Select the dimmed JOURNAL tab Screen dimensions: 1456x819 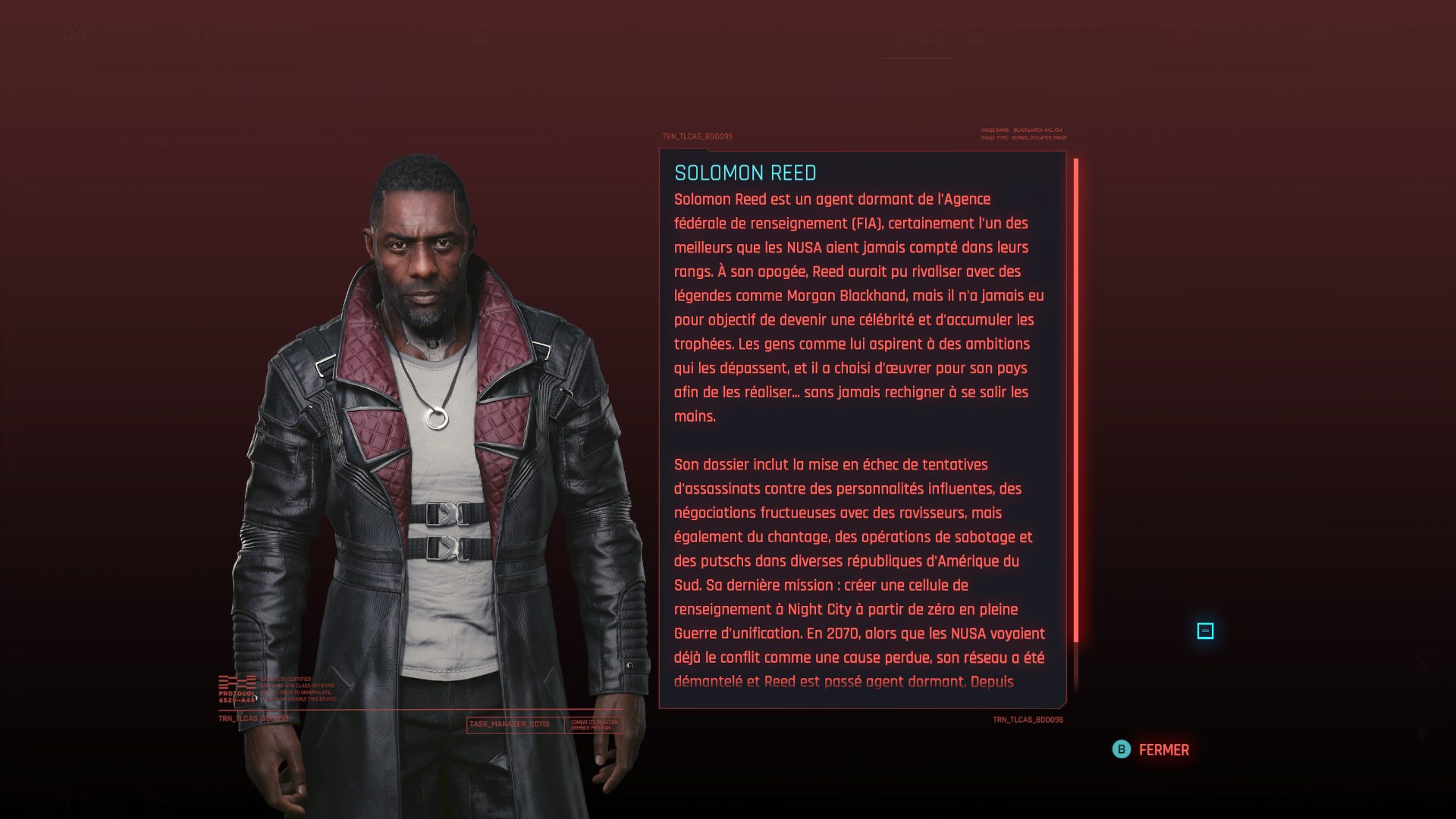click(x=921, y=39)
